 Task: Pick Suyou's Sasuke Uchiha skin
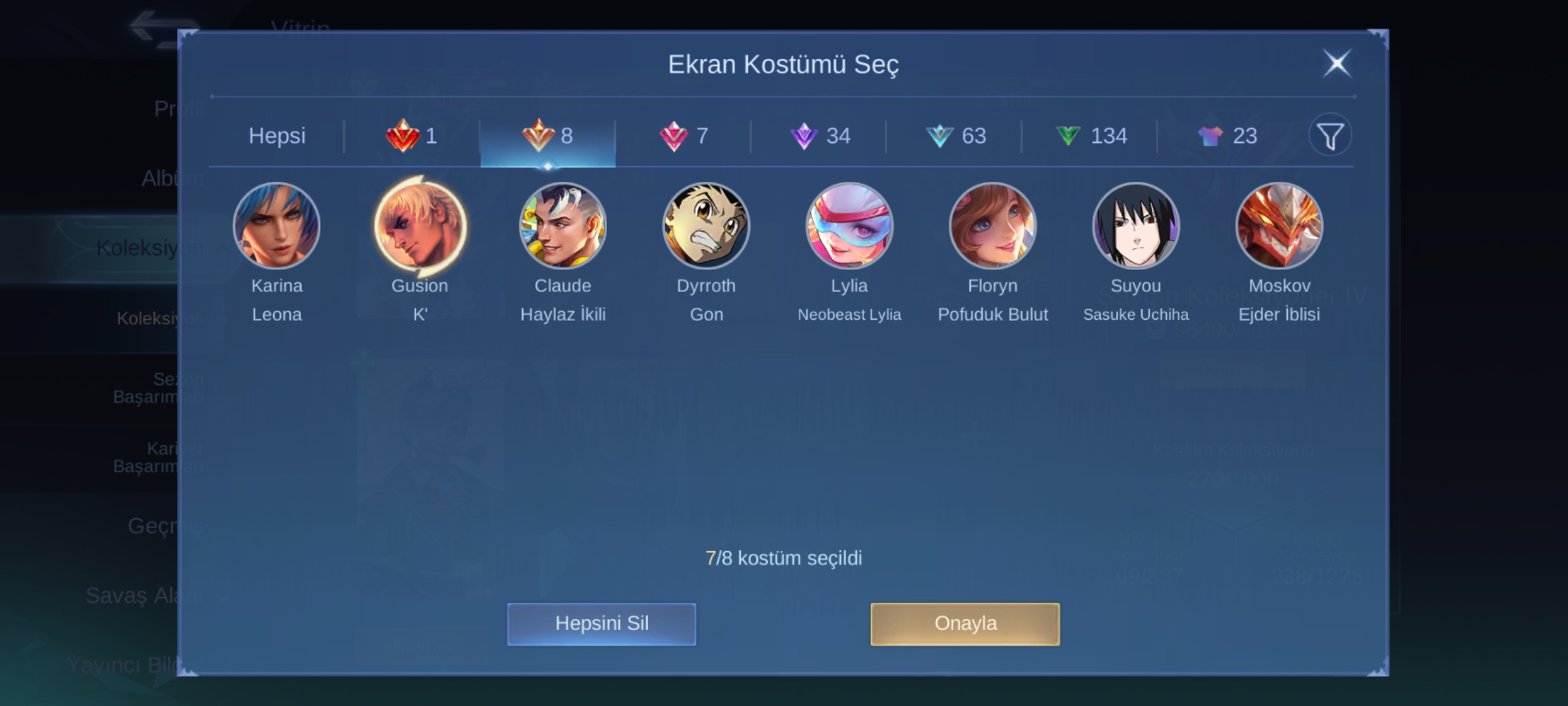point(1136,226)
